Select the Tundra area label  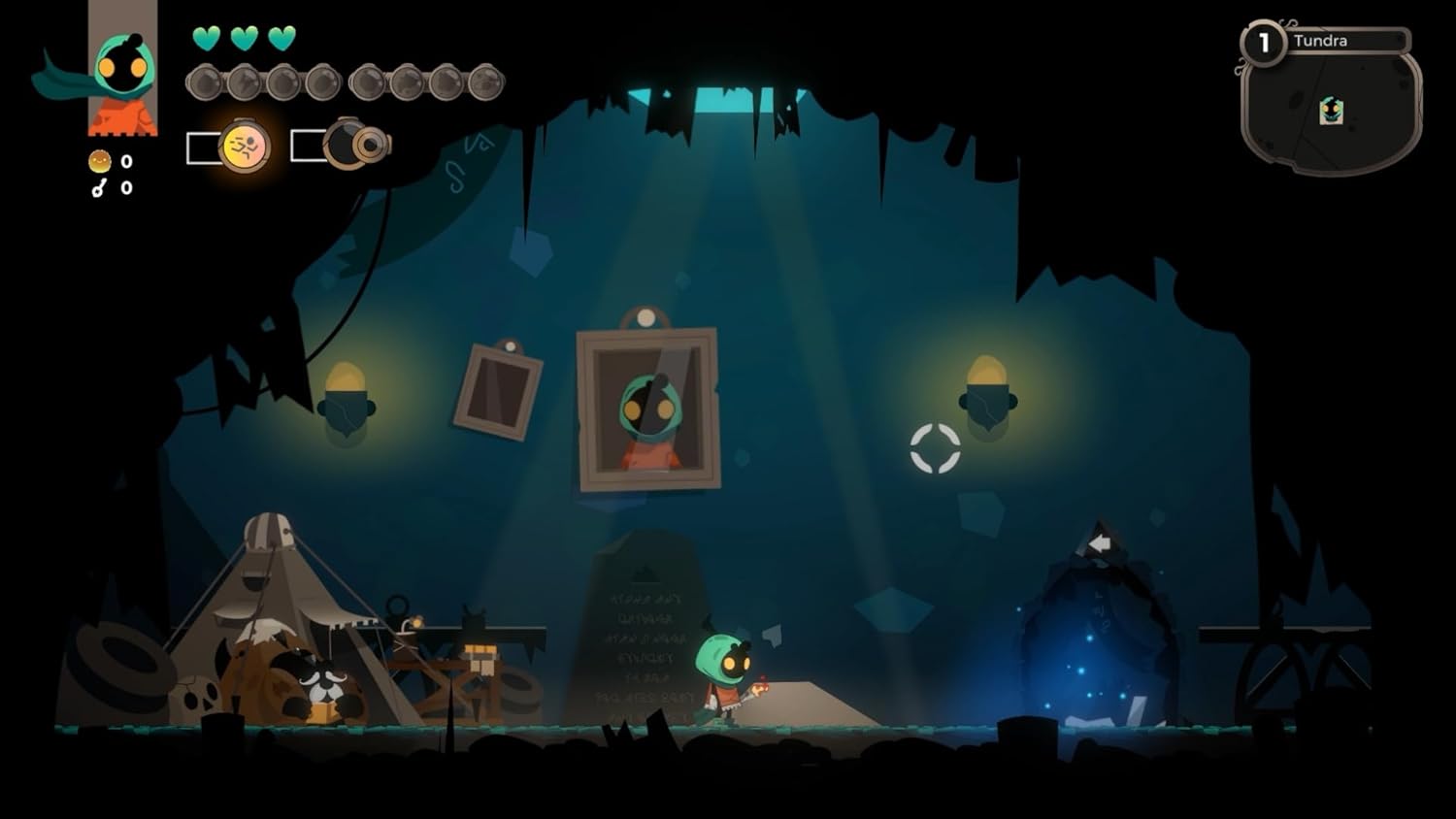(1320, 41)
